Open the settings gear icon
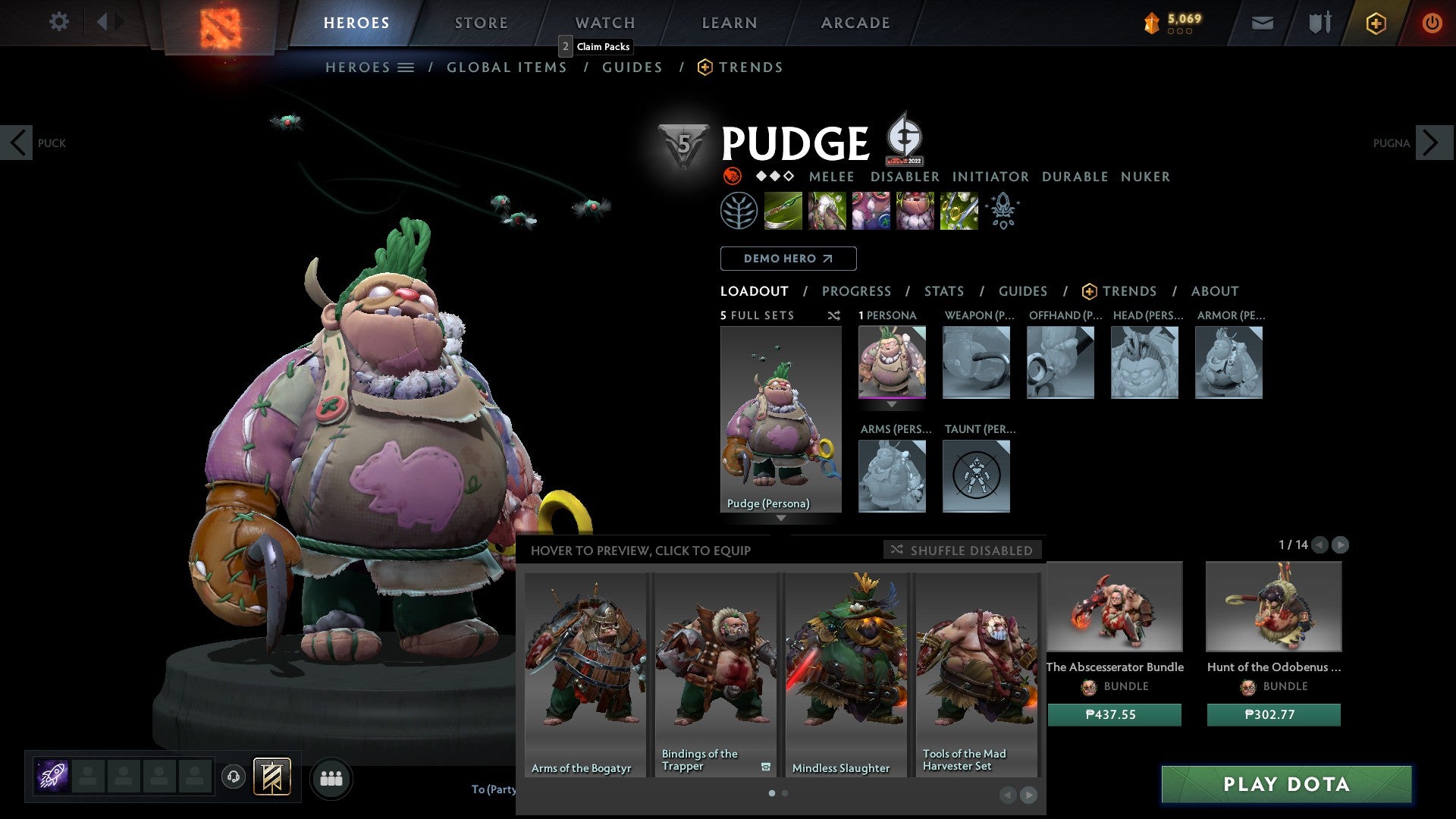Viewport: 1456px width, 819px height. [58, 22]
